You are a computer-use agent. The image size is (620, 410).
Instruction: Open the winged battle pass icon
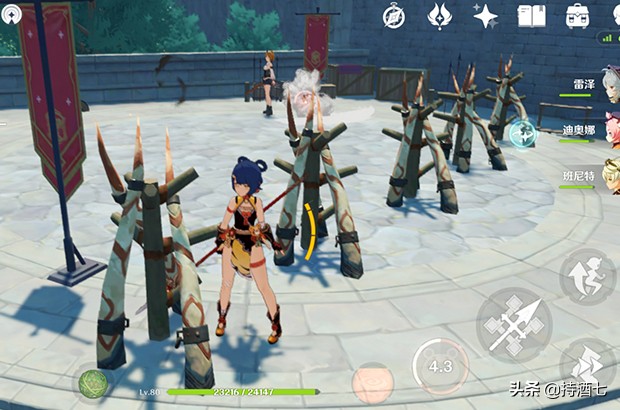(440, 15)
